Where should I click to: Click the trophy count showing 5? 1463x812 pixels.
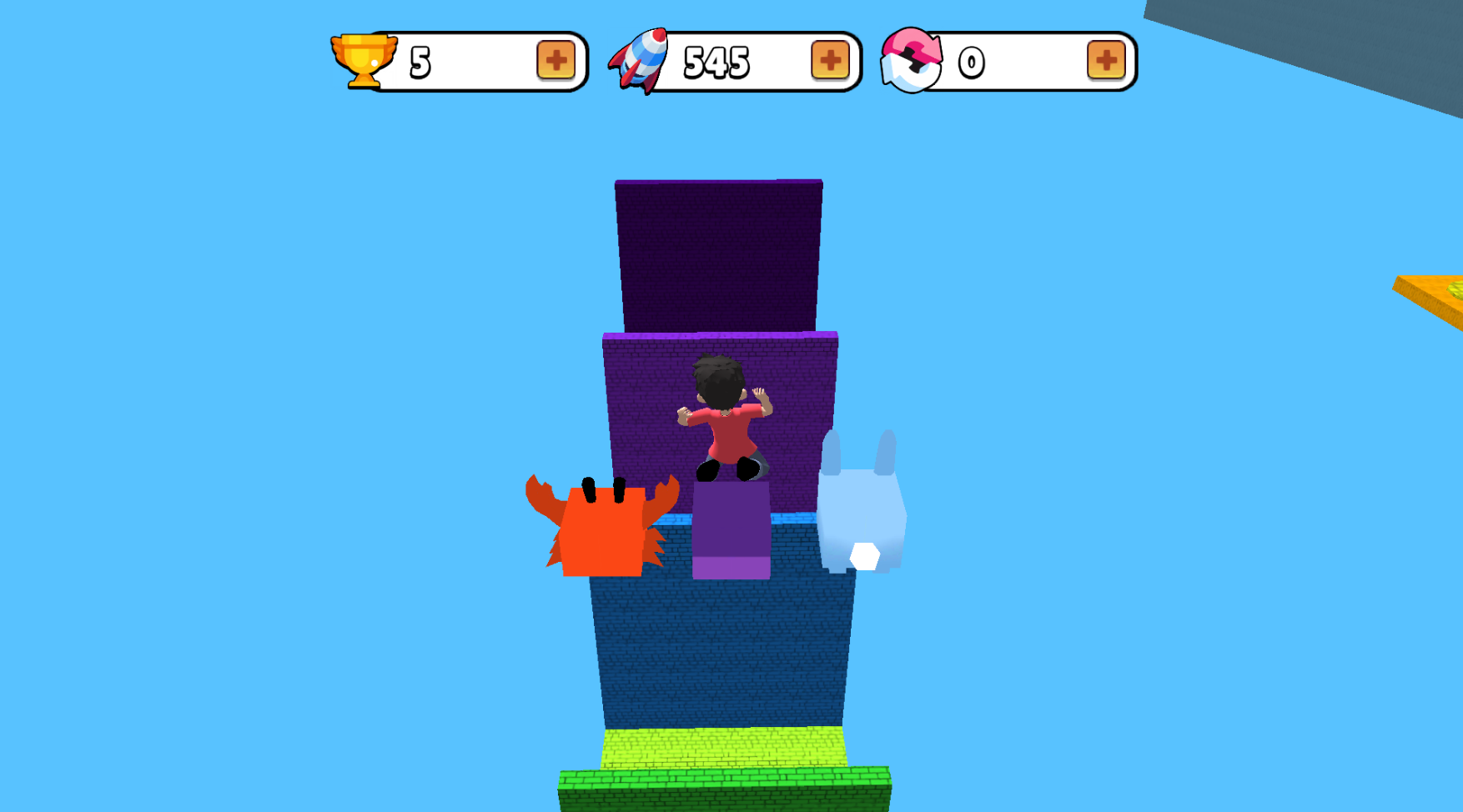coord(420,58)
